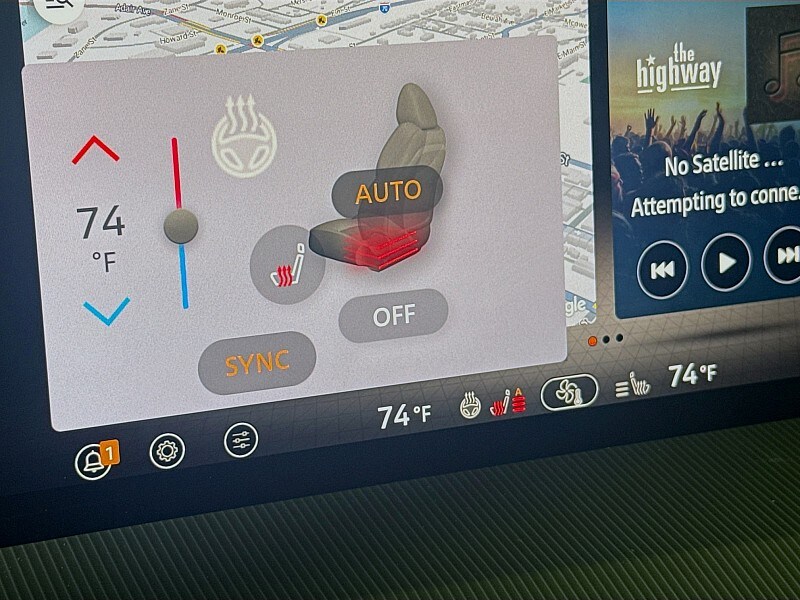
Task: Activate the SYNC temperature button
Action: (256, 364)
